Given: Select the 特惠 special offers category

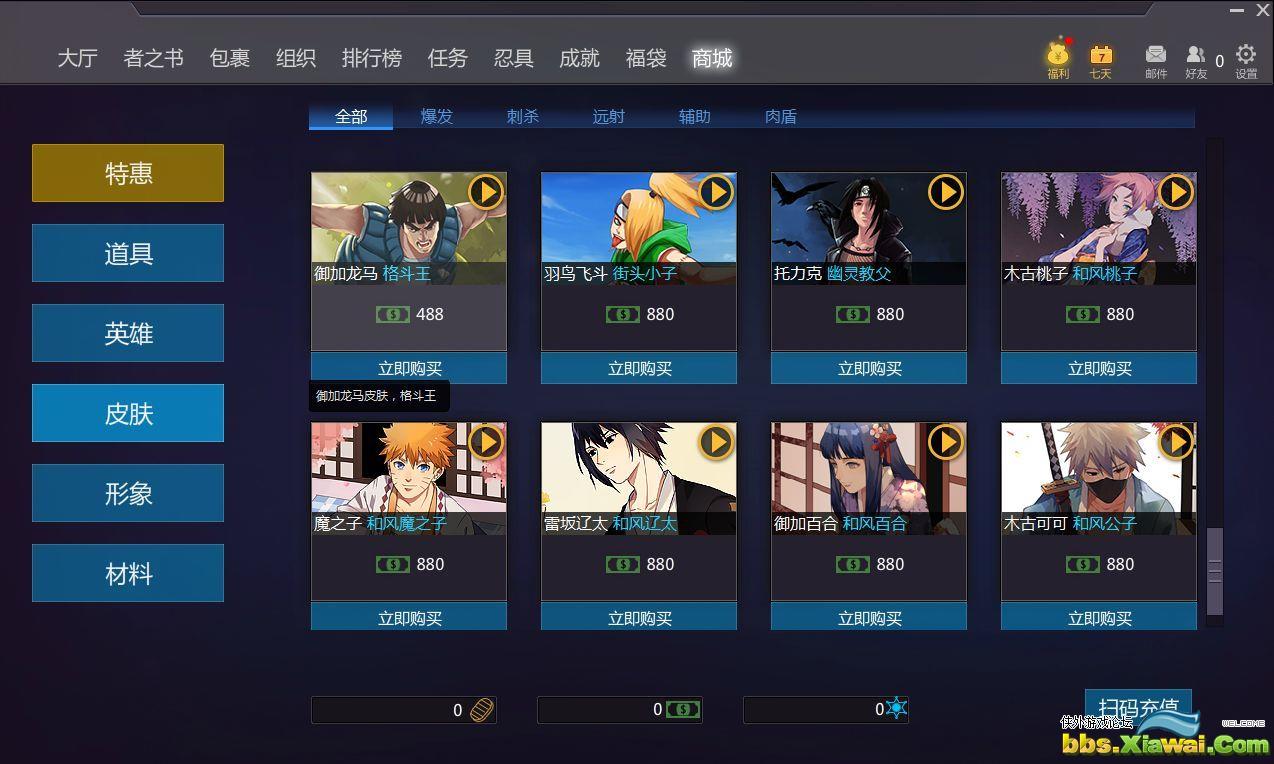Looking at the screenshot, I should click(x=128, y=173).
